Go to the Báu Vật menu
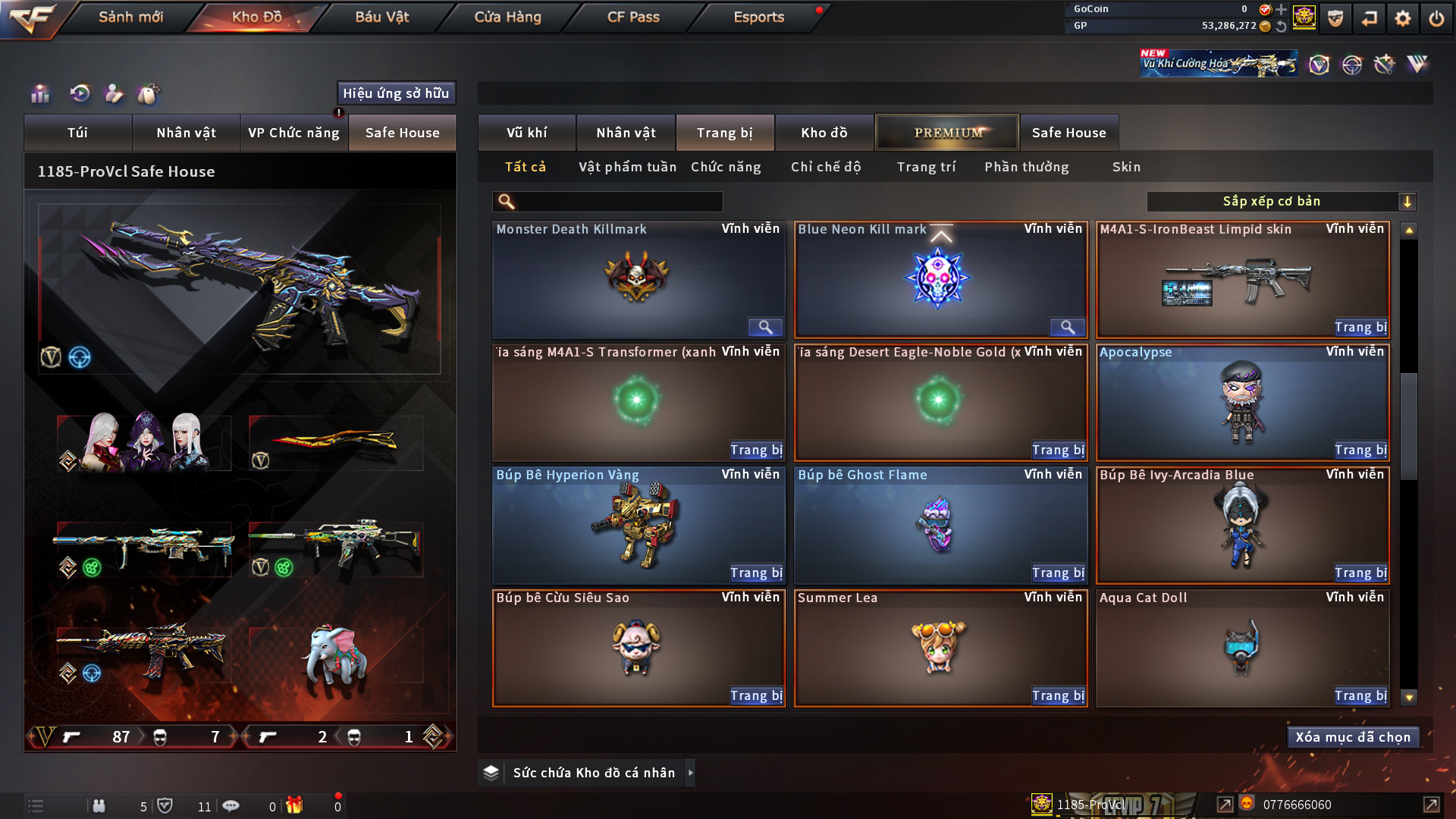The height and width of the screenshot is (819, 1456). click(x=381, y=17)
